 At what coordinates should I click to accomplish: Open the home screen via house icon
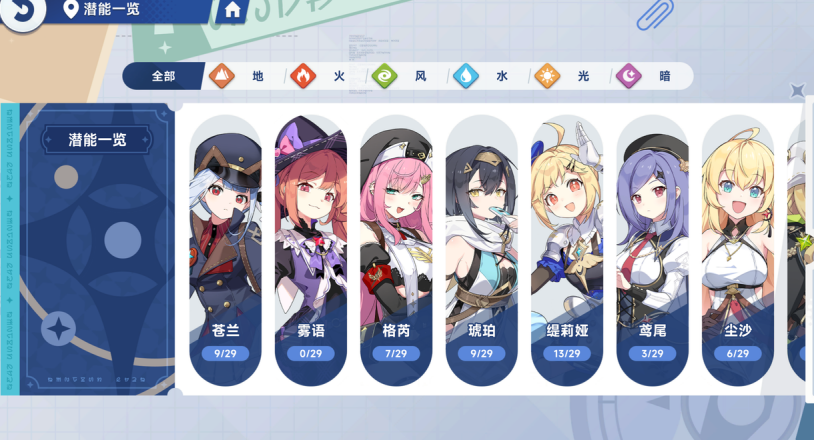[x=232, y=11]
